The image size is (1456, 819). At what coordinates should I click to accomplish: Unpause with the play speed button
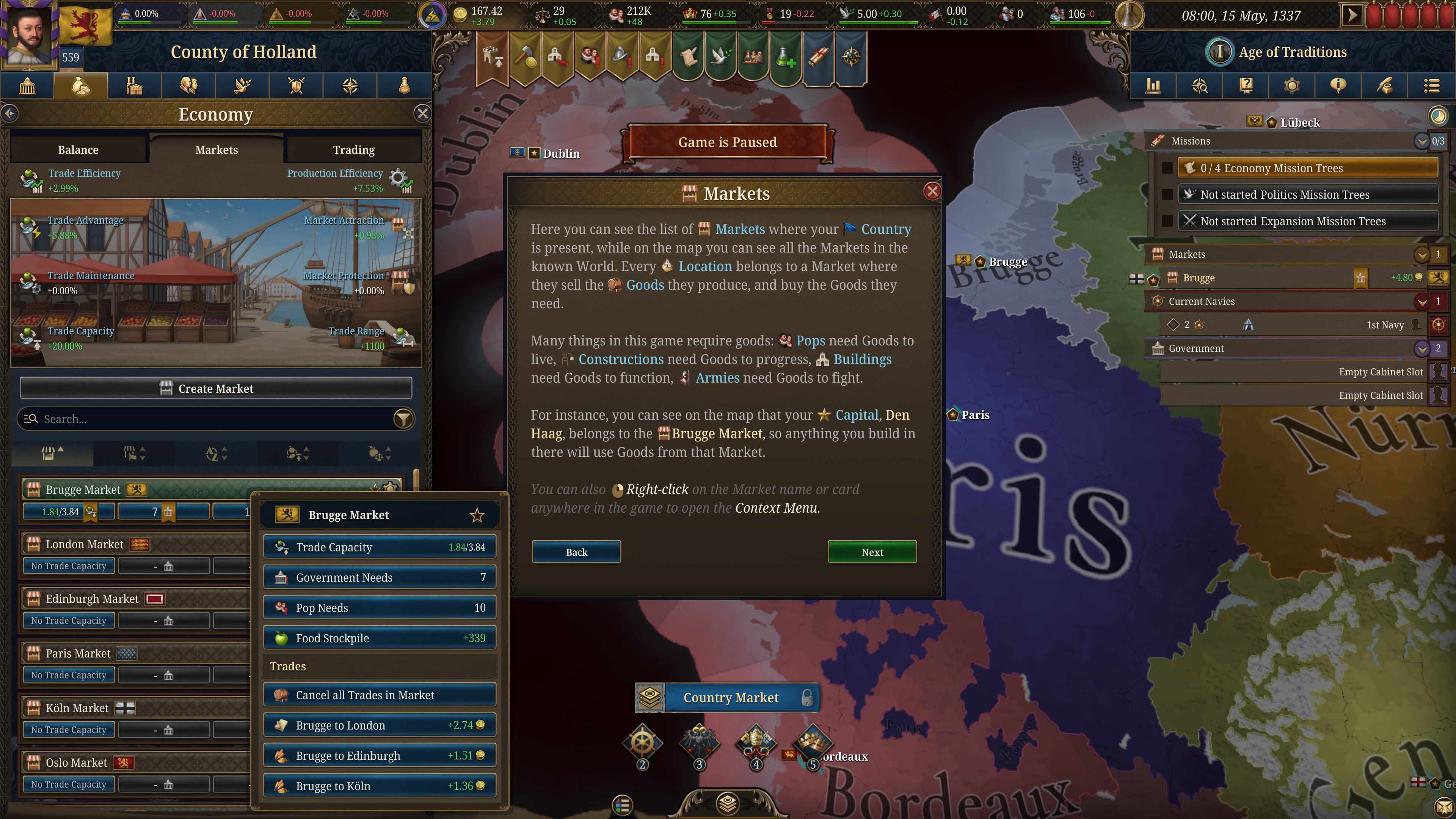1352,15
